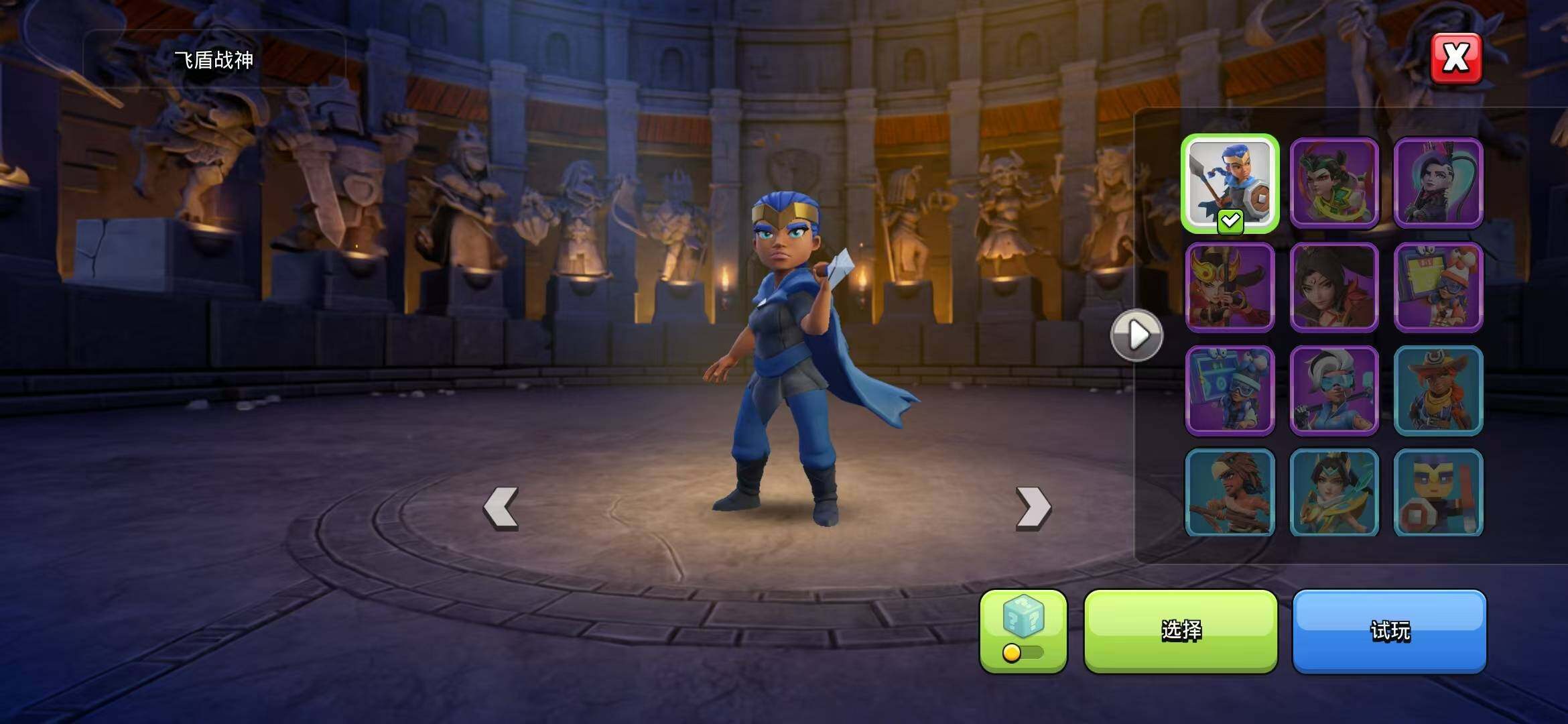1568x724 pixels.
Task: Show the previous skin with the left arrow
Action: click(x=501, y=508)
